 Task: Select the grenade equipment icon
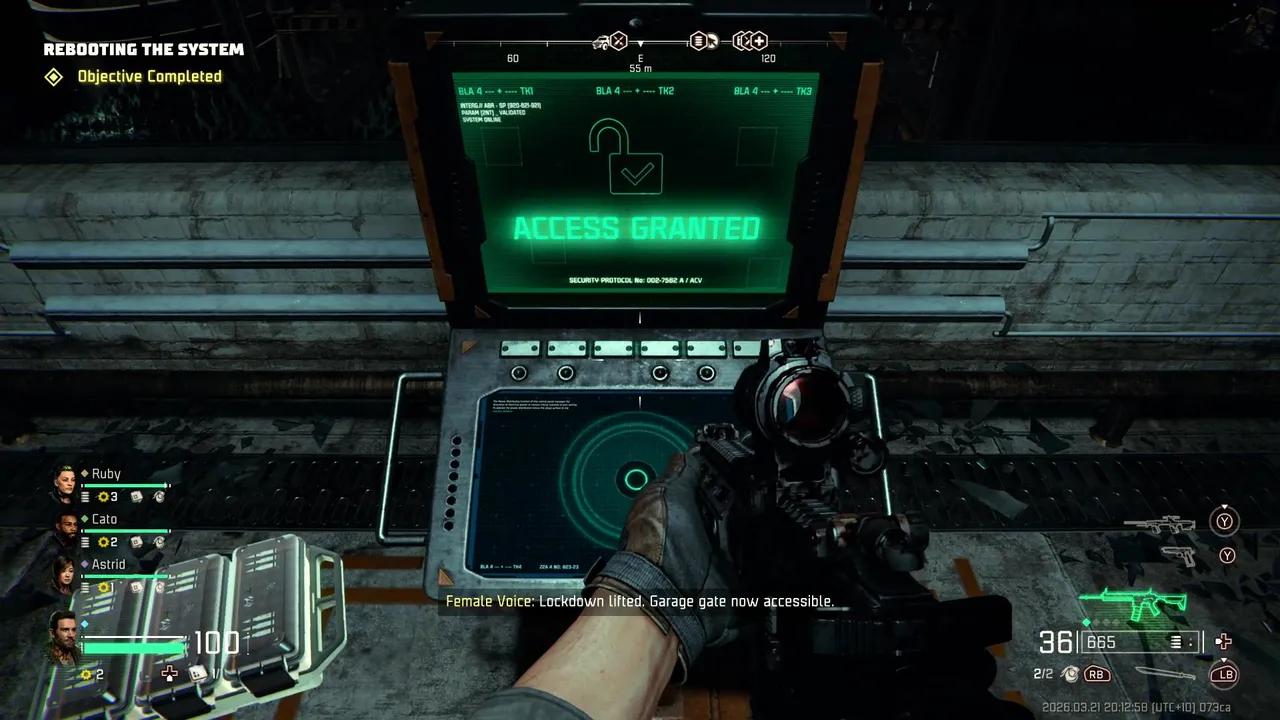click(x=1070, y=674)
